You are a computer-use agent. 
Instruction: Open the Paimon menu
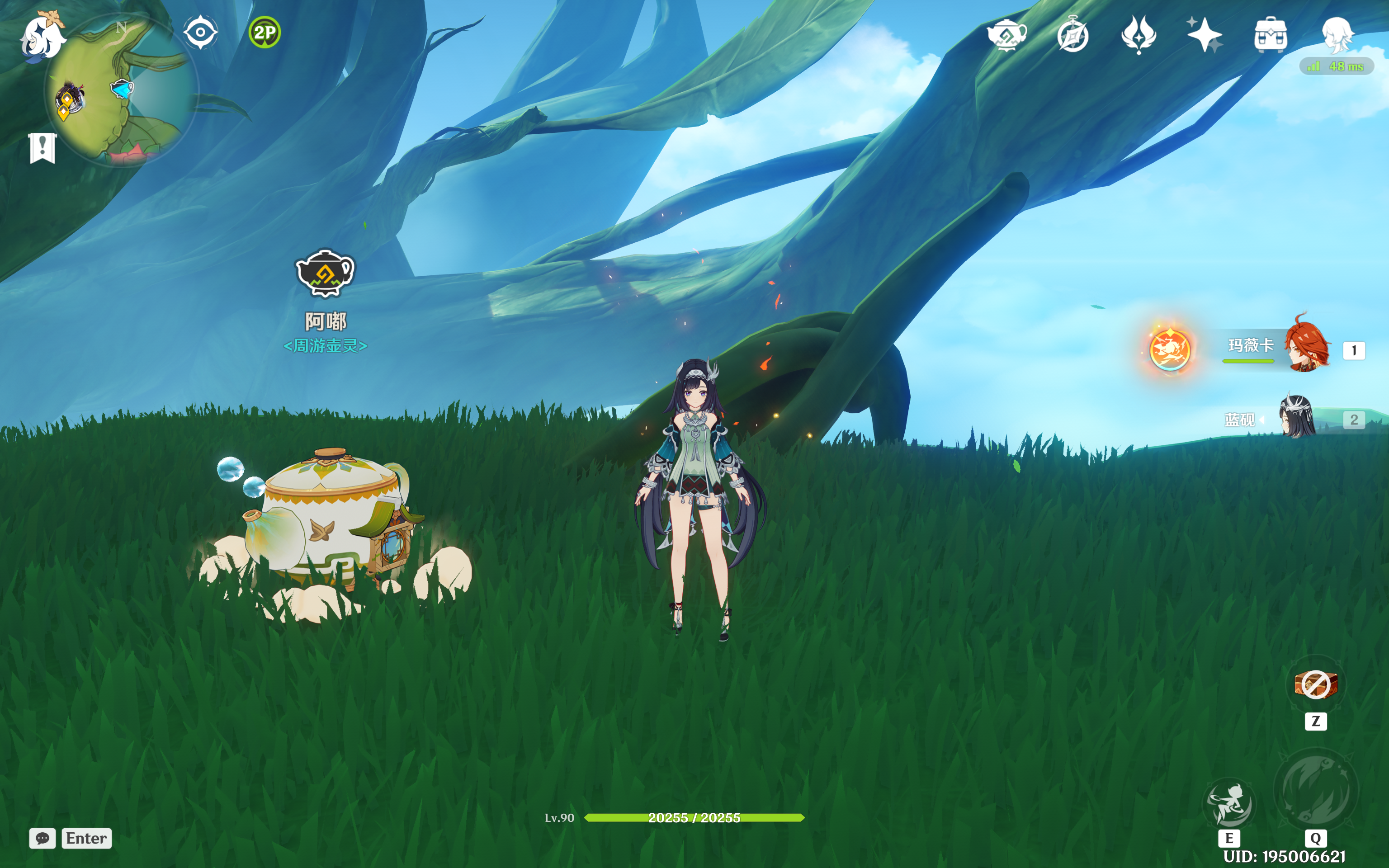coord(42,36)
